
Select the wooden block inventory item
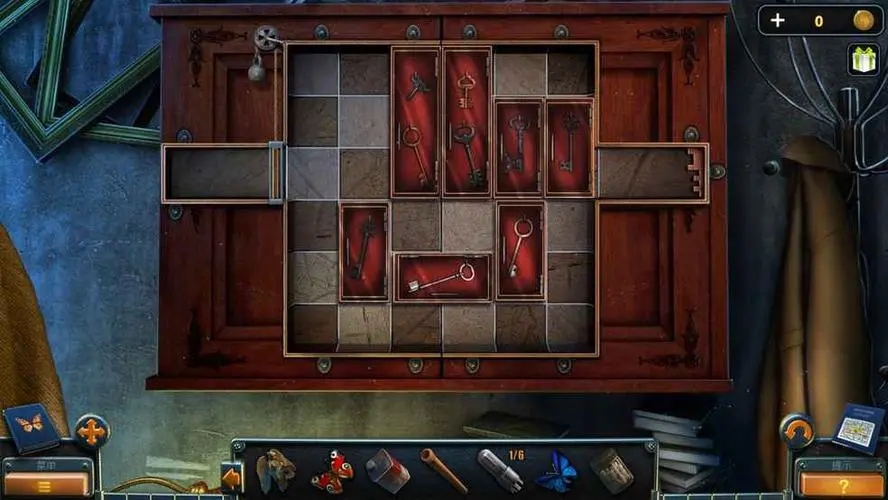click(611, 470)
